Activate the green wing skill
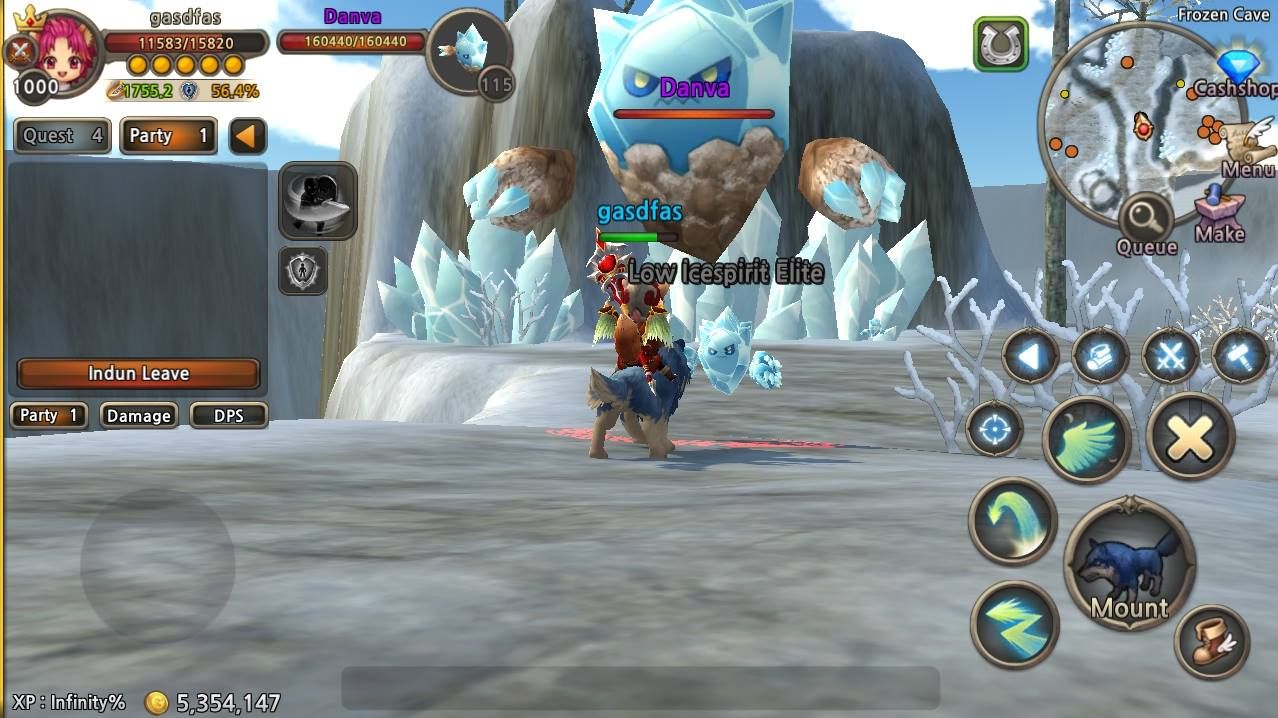 1087,438
